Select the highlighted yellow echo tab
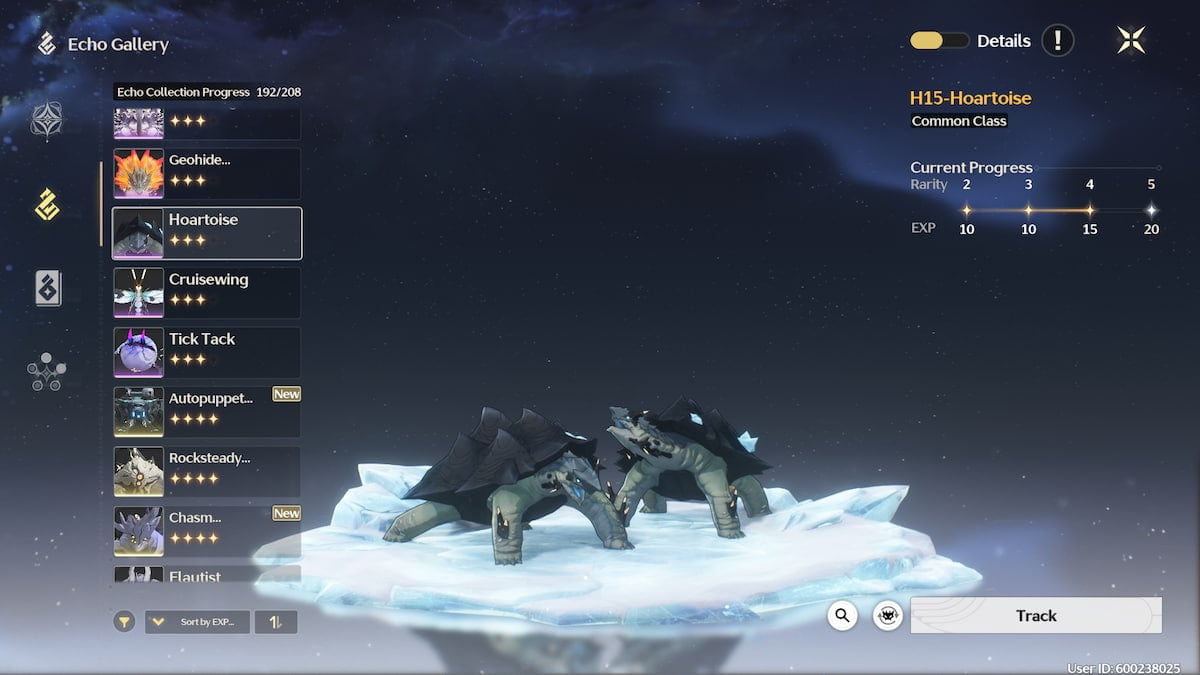This screenshot has height=675, width=1200. click(47, 204)
